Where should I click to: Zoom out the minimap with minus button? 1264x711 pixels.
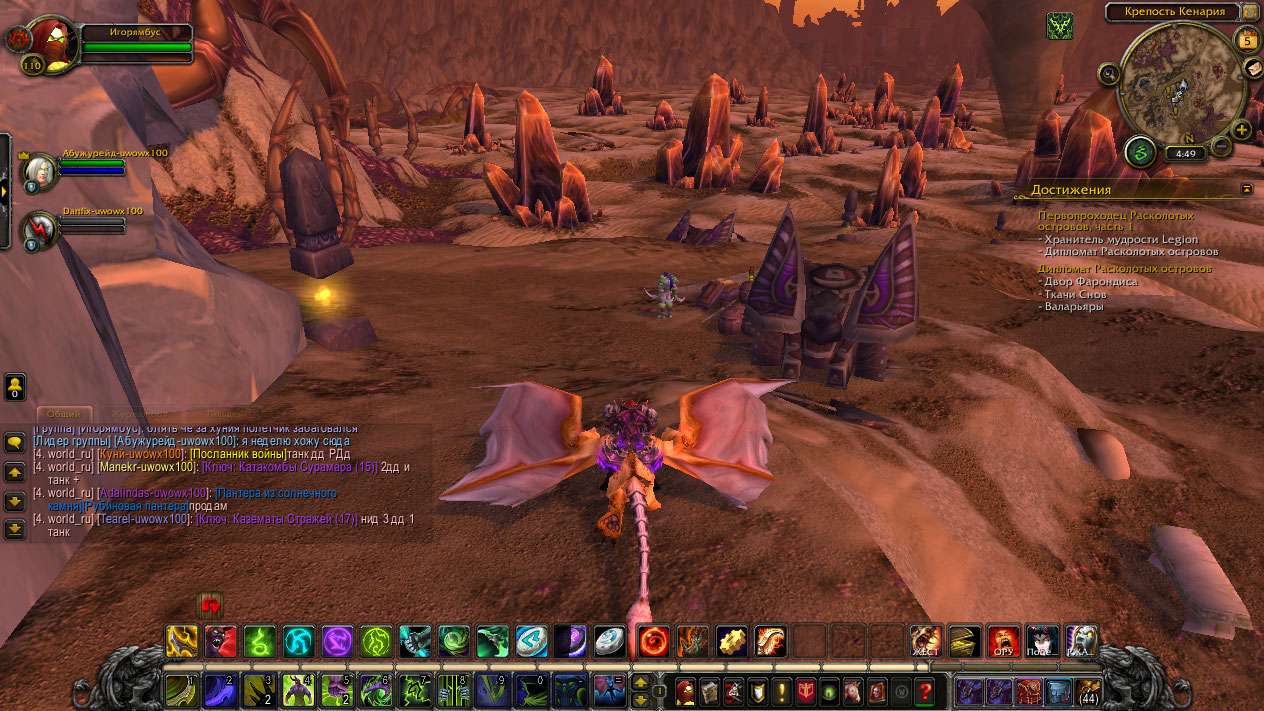tap(1220, 147)
